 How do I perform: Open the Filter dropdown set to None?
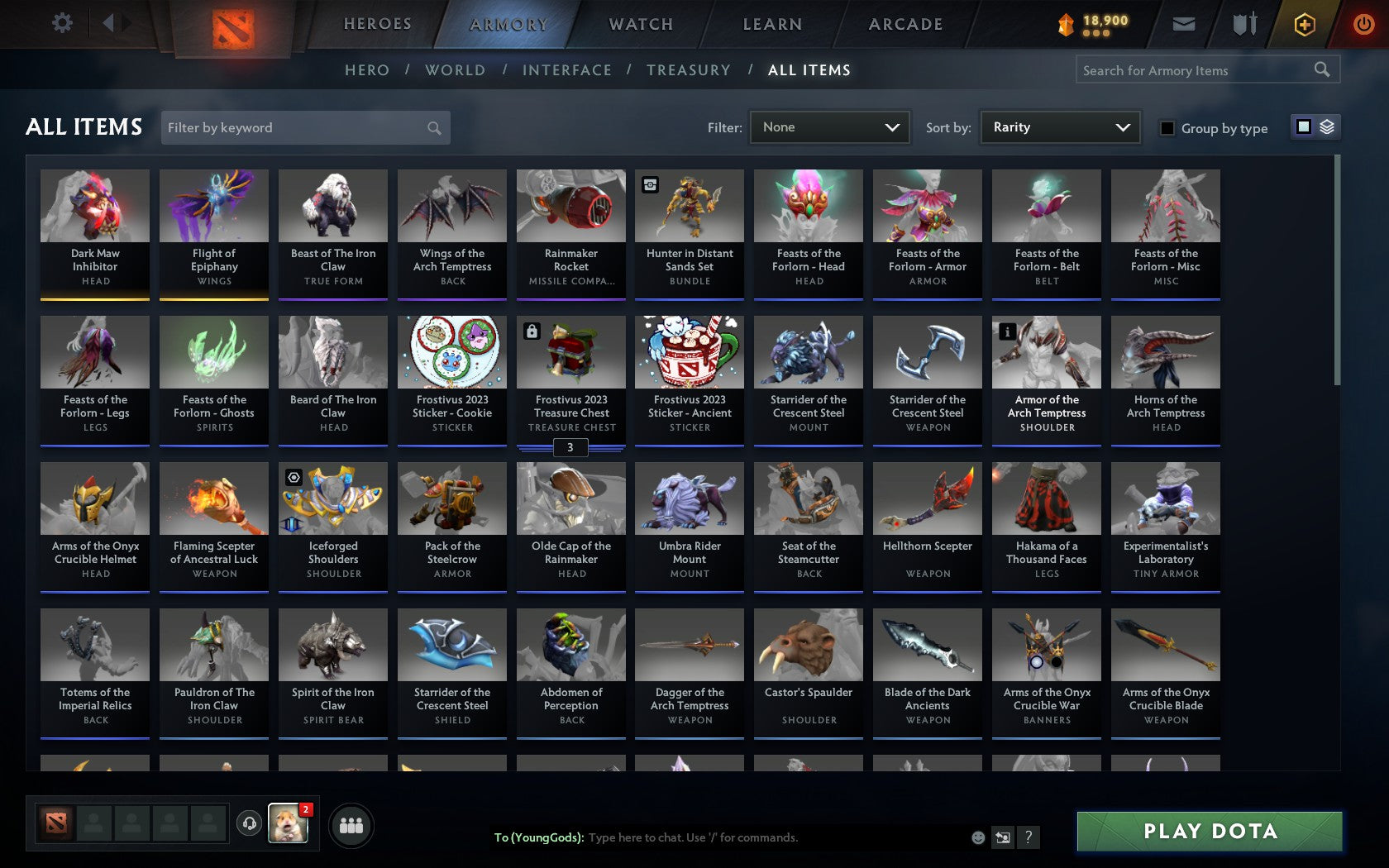point(829,127)
